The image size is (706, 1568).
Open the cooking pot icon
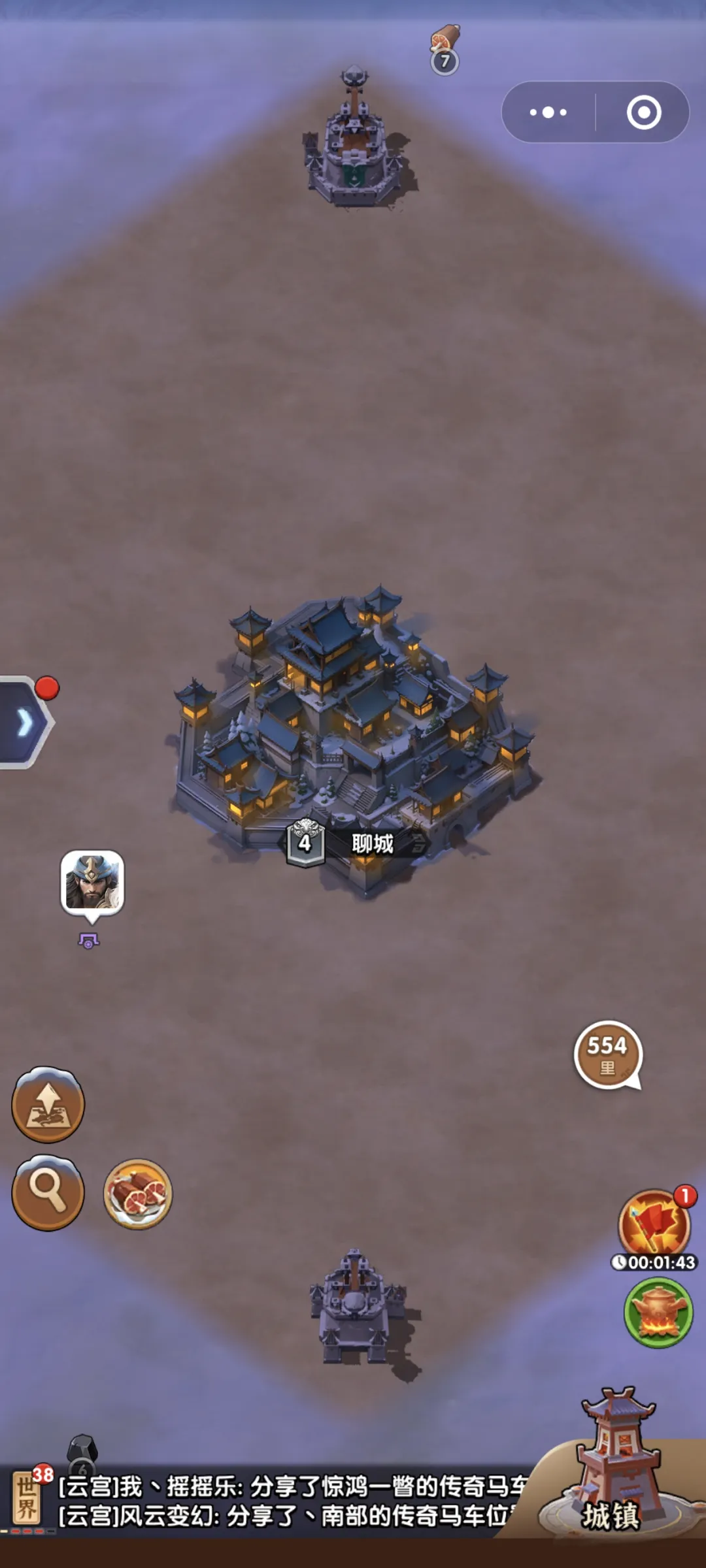(x=658, y=1313)
